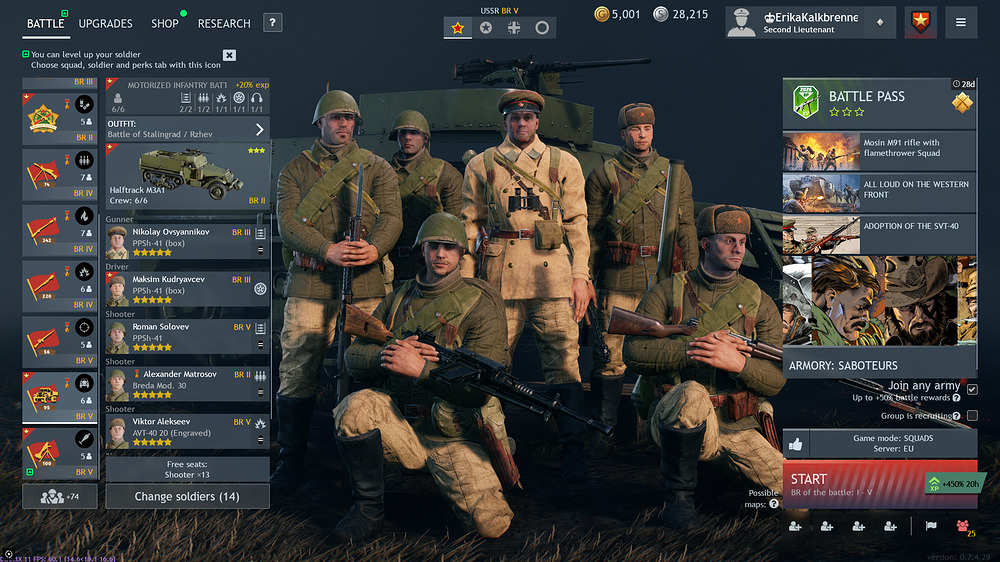Image resolution: width=1000 pixels, height=562 pixels.
Task: Open the Battle Pass panel
Action: click(x=879, y=103)
